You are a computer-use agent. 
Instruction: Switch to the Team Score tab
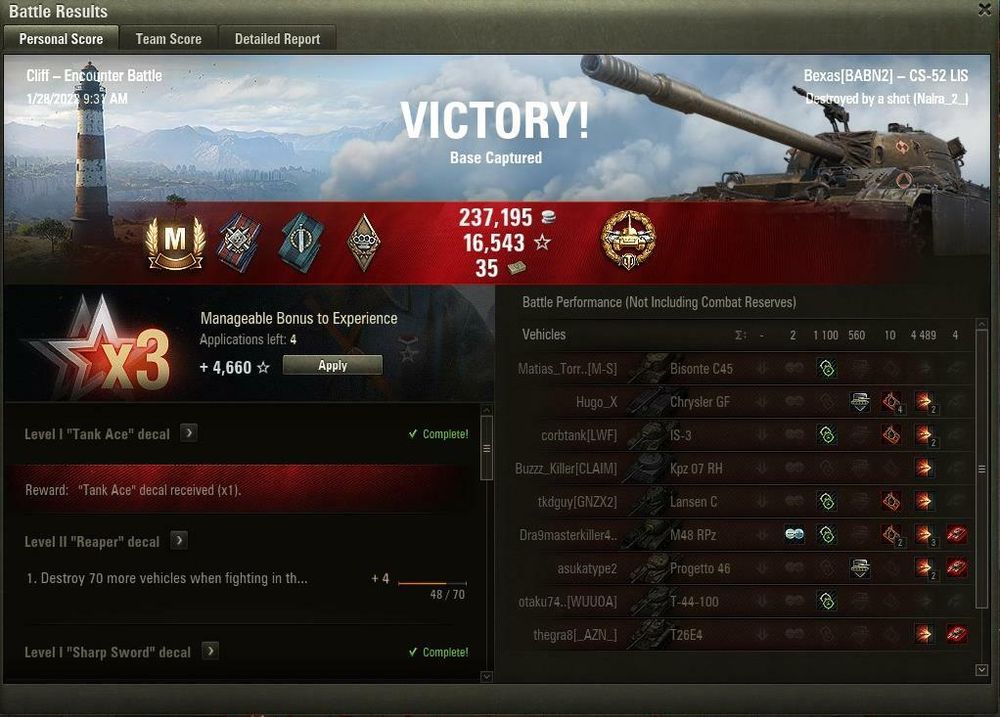tap(168, 39)
